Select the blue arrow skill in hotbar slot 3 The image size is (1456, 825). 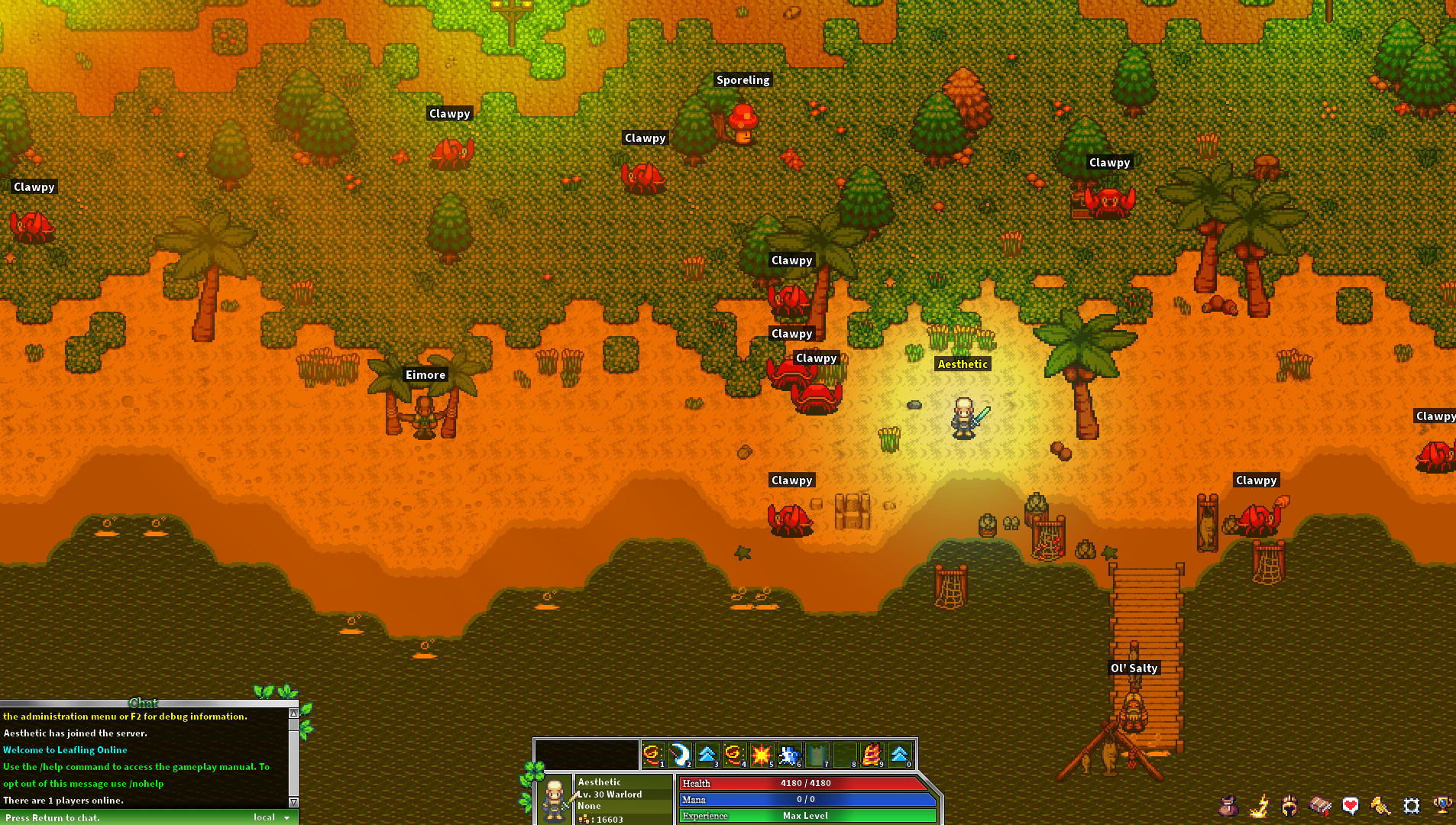(x=708, y=755)
